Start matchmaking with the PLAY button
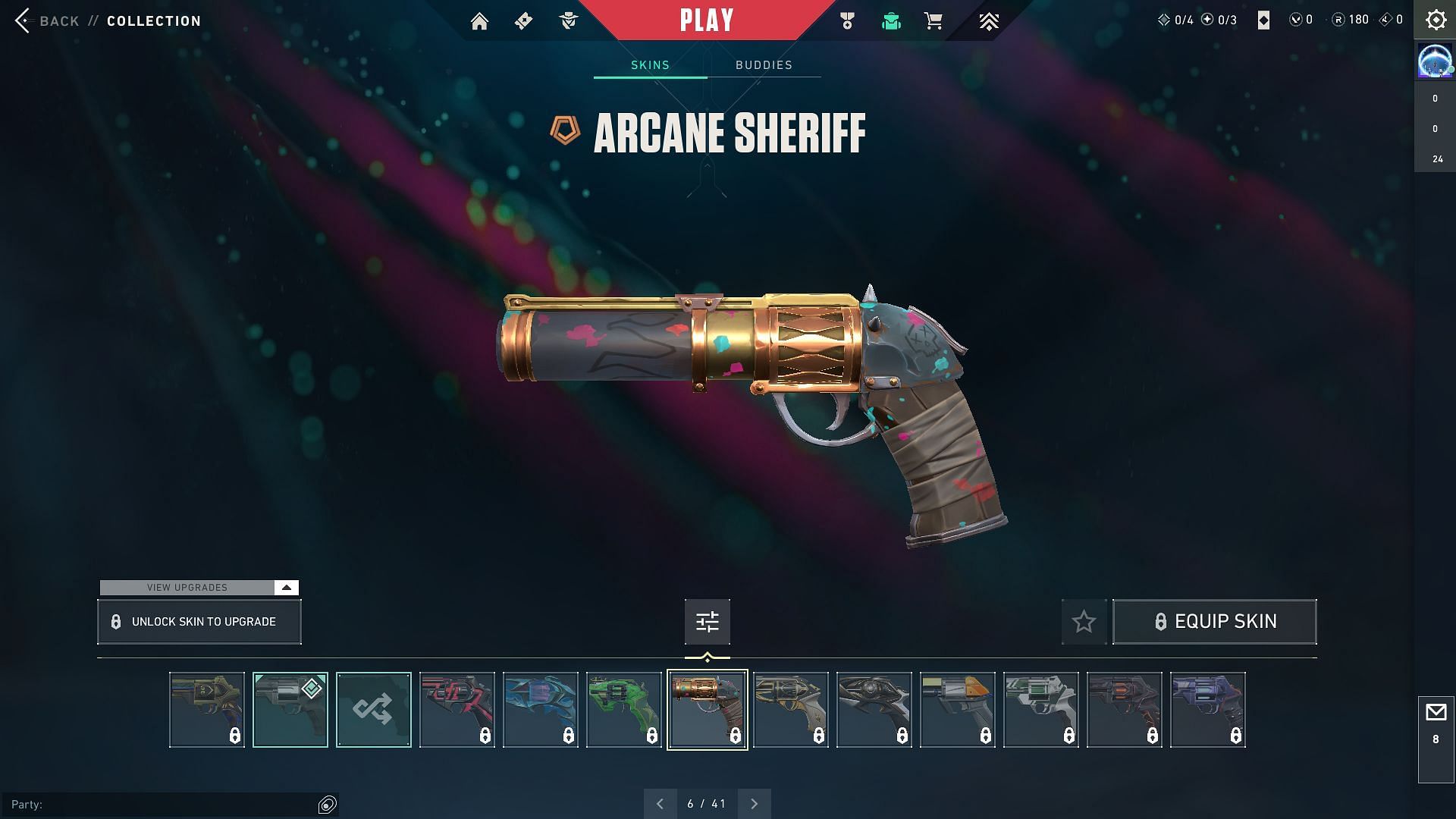This screenshot has height=819, width=1456. (707, 20)
